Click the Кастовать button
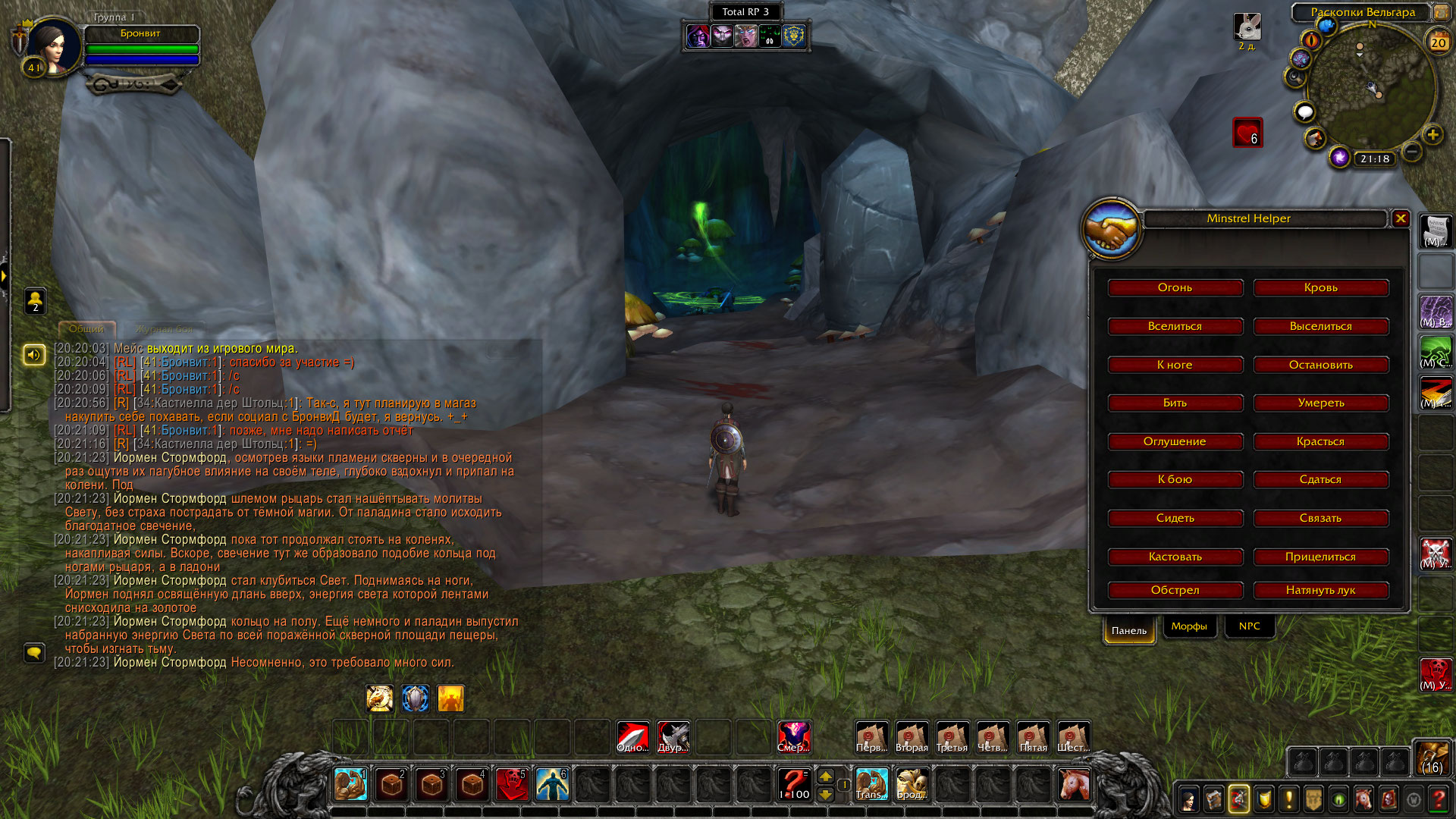This screenshot has width=1456, height=819. [x=1175, y=557]
